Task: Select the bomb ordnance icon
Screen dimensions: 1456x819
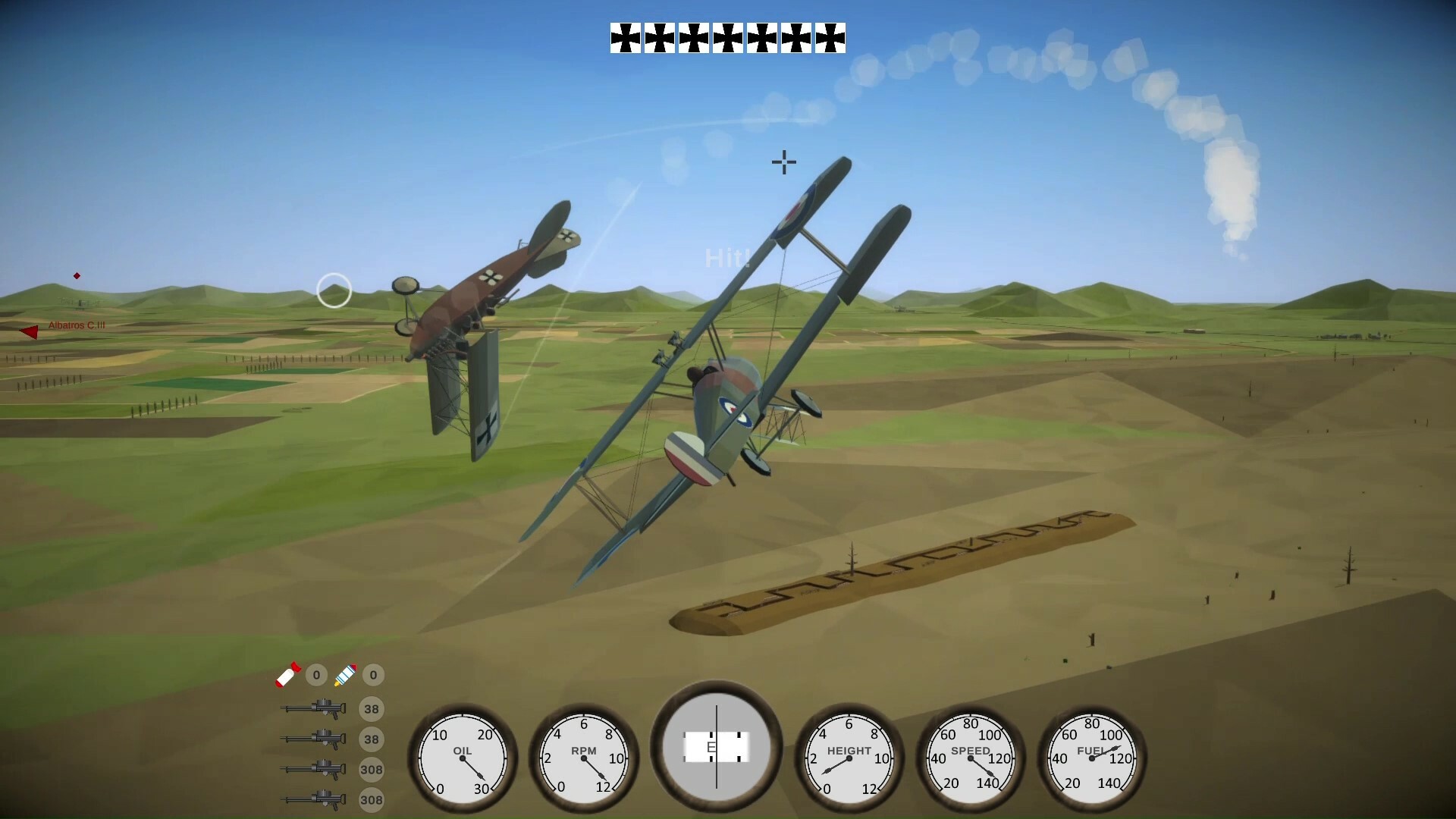Action: (287, 675)
